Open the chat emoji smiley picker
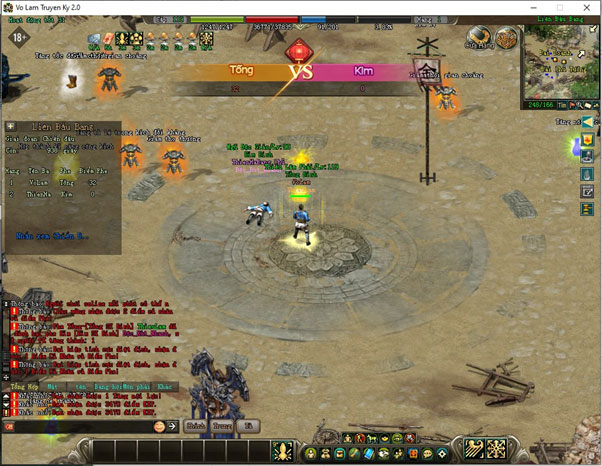This screenshot has width=602, height=466. [x=158, y=426]
